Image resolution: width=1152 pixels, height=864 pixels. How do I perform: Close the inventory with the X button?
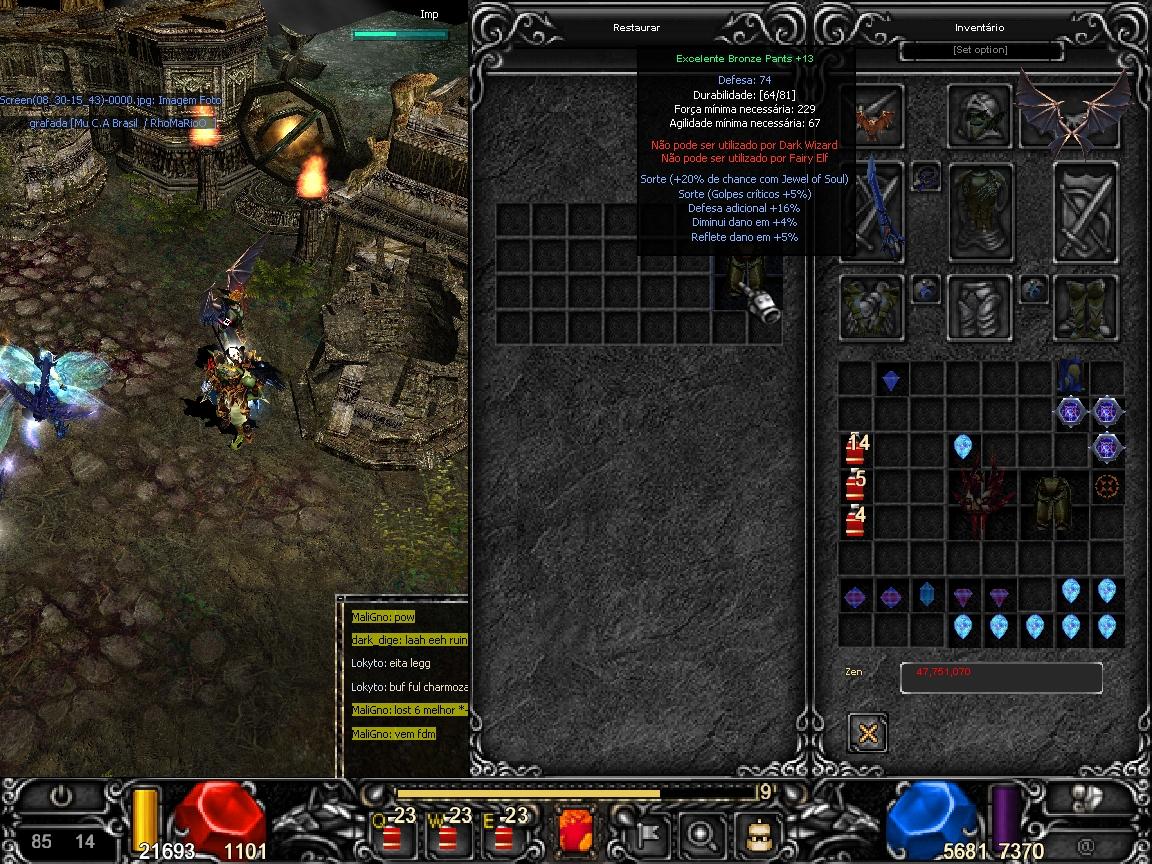point(867,733)
